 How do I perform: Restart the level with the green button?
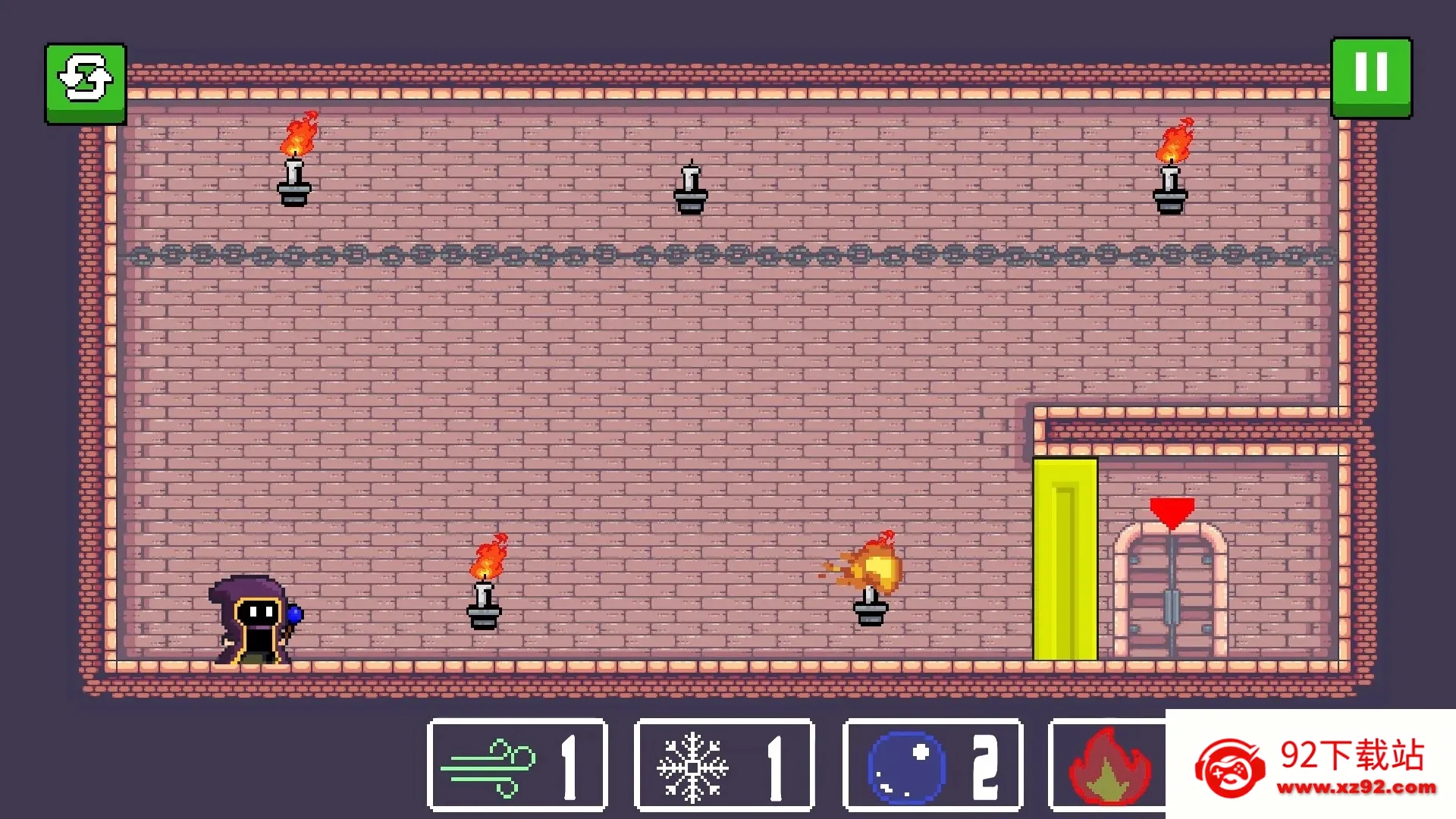(x=86, y=83)
